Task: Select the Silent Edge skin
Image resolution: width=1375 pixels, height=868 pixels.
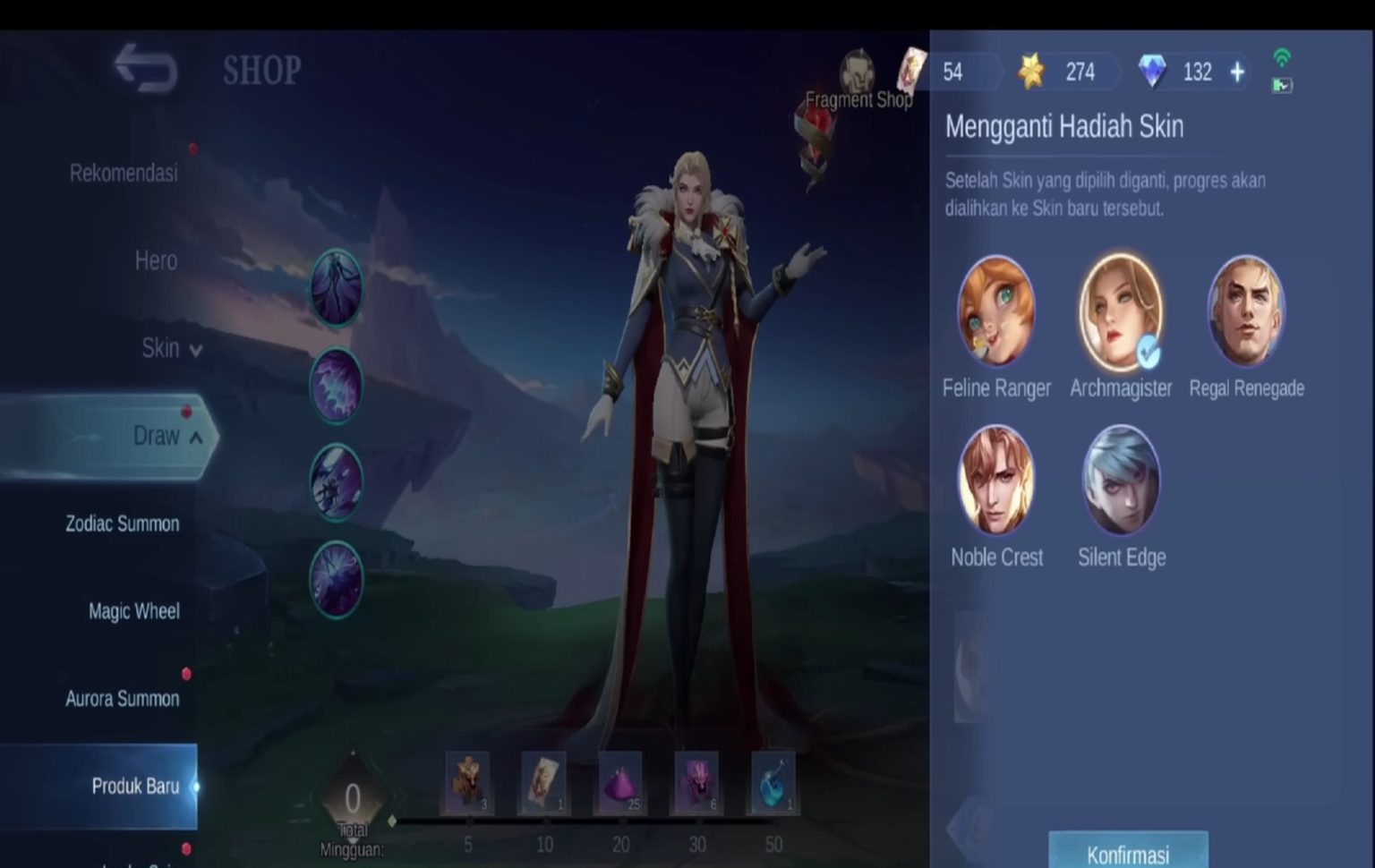Action: tap(1121, 481)
